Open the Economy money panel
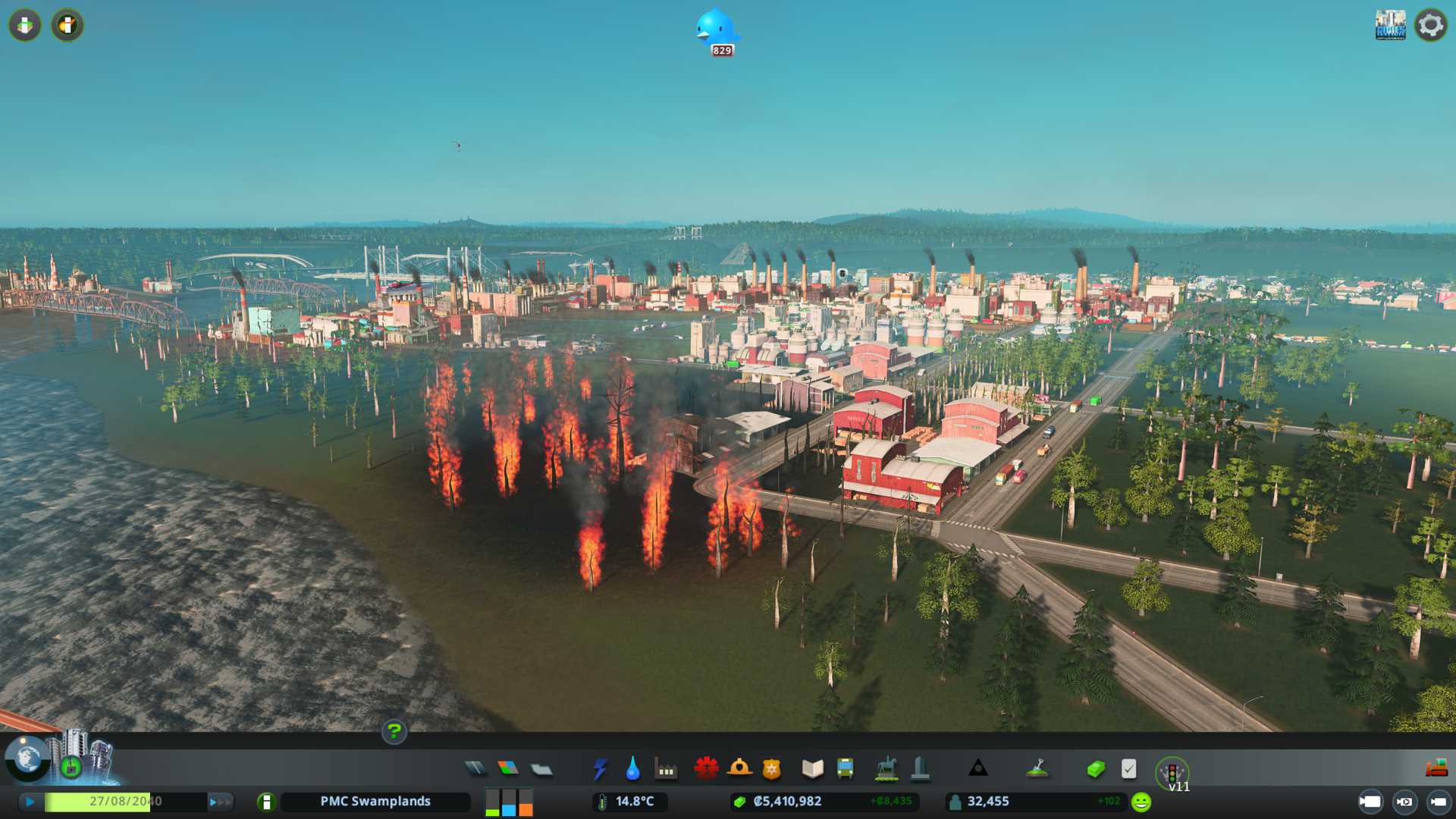Image resolution: width=1456 pixels, height=819 pixels. pos(1095,769)
